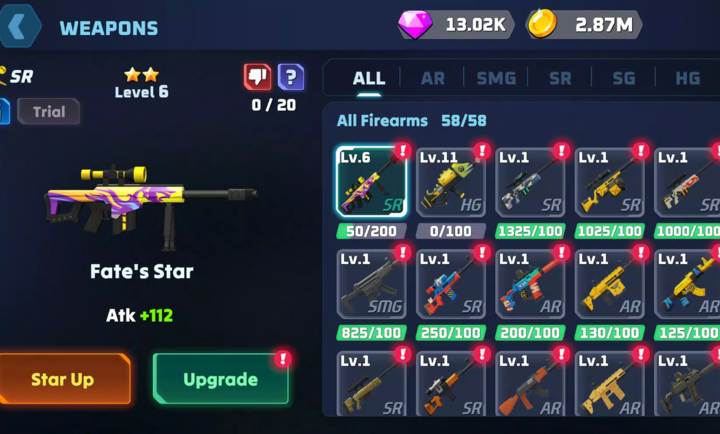Select the Lv.11 HG weapon card
The image size is (720, 434).
pyautogui.click(x=451, y=183)
